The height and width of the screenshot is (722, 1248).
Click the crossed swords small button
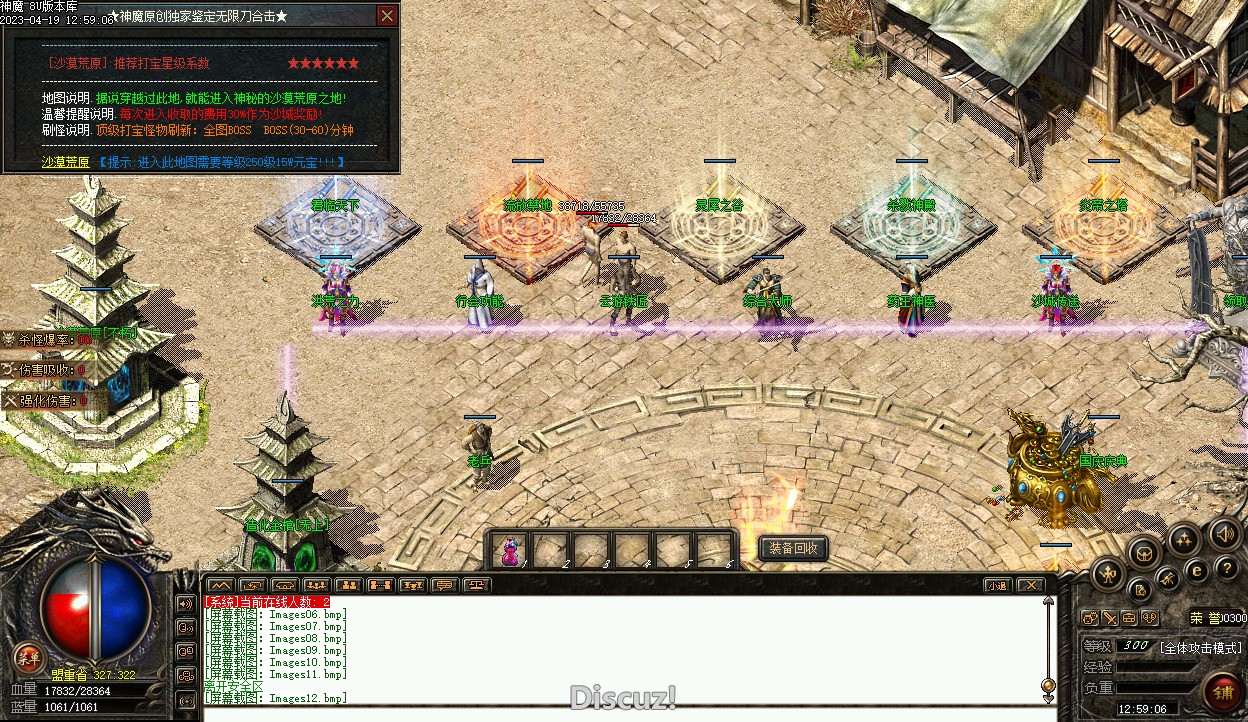pyautogui.click(x=1111, y=618)
